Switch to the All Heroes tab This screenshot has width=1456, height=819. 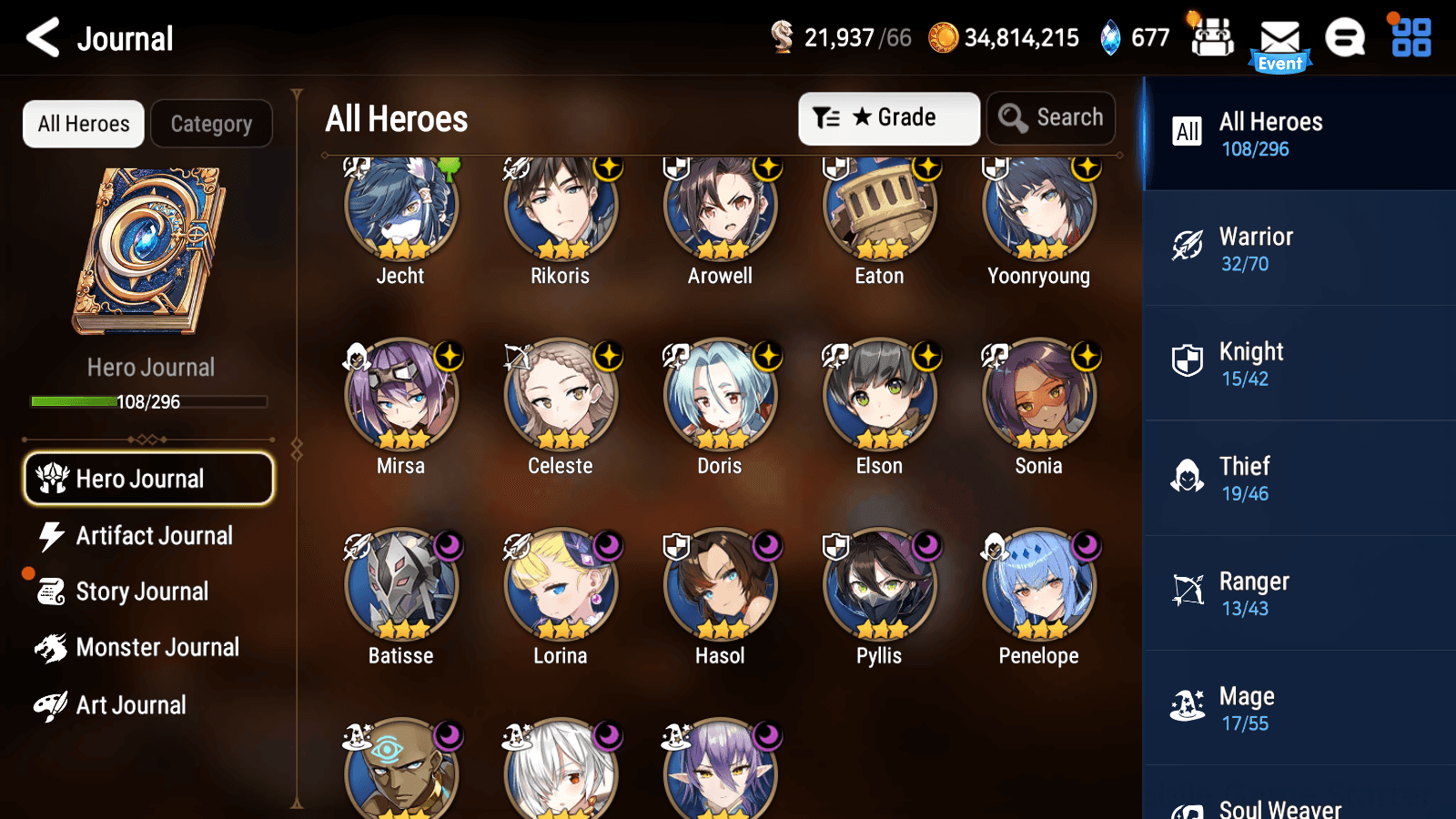point(83,124)
